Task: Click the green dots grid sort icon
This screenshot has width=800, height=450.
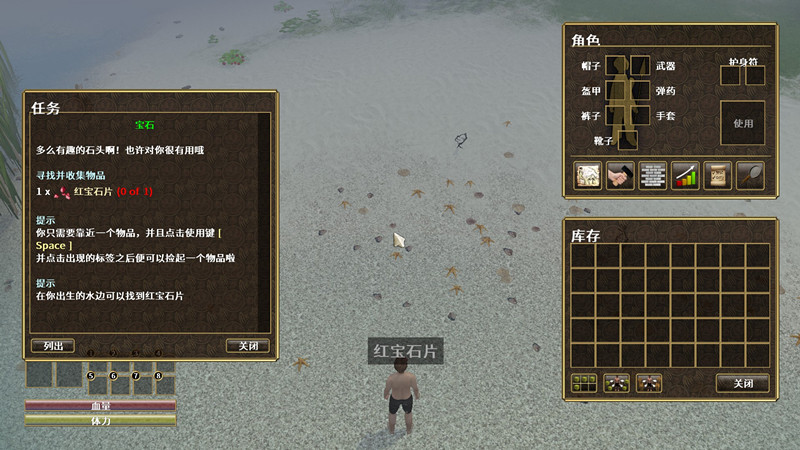Action: (x=584, y=383)
